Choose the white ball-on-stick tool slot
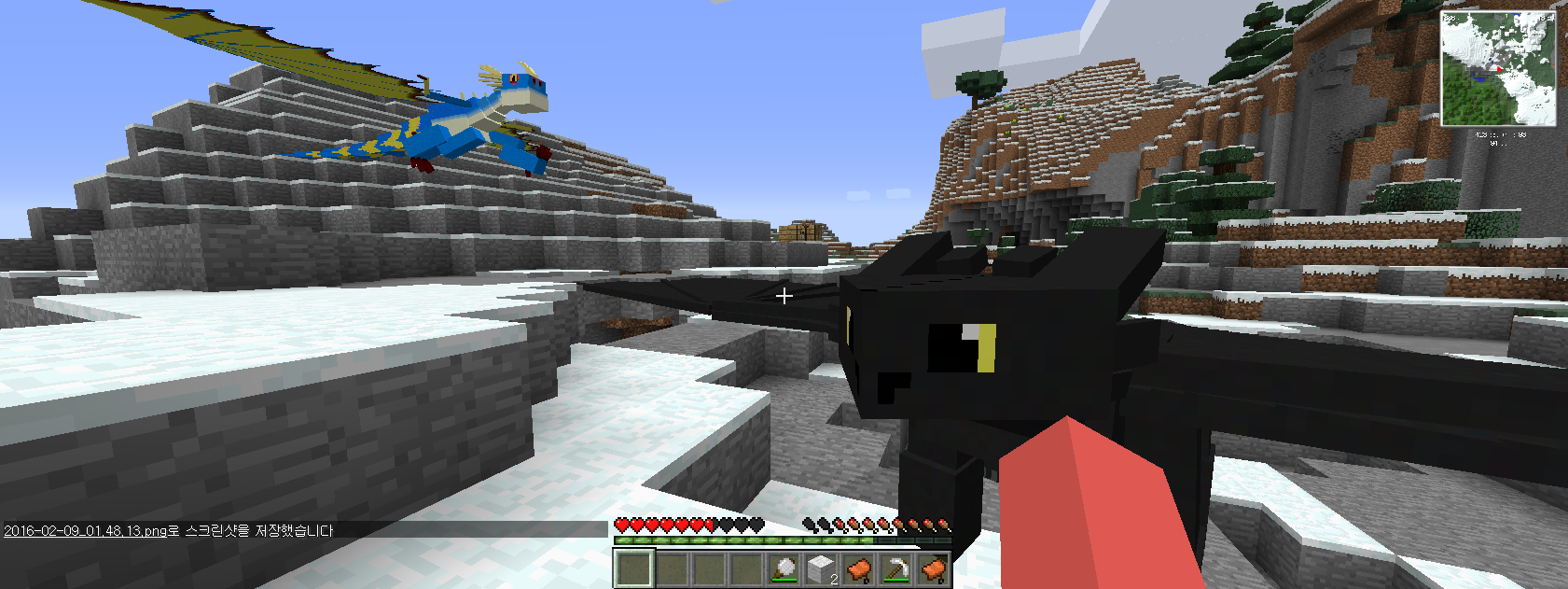 click(x=784, y=568)
